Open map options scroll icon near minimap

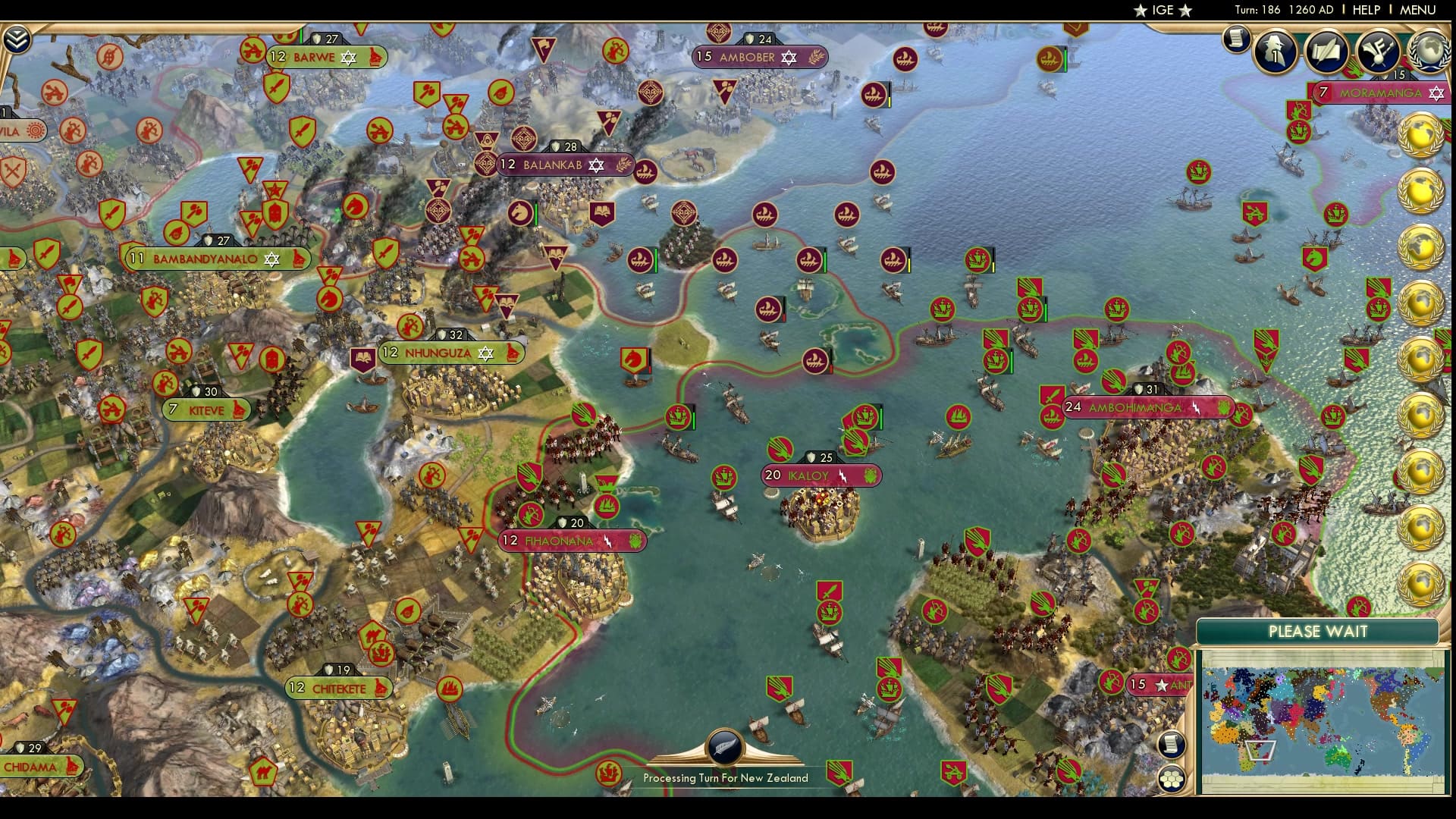[1171, 744]
